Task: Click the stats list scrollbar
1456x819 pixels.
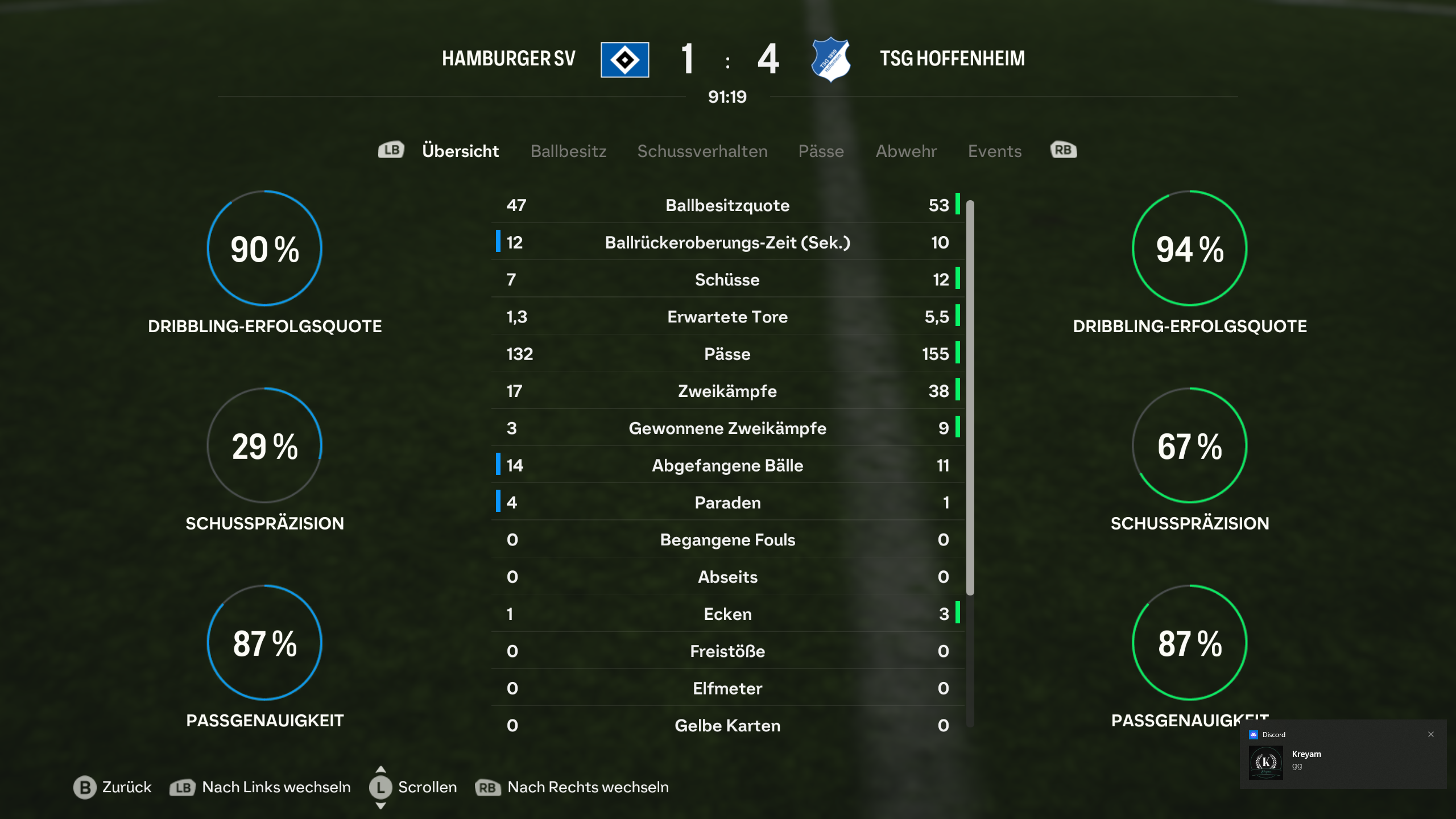Action: (970, 398)
